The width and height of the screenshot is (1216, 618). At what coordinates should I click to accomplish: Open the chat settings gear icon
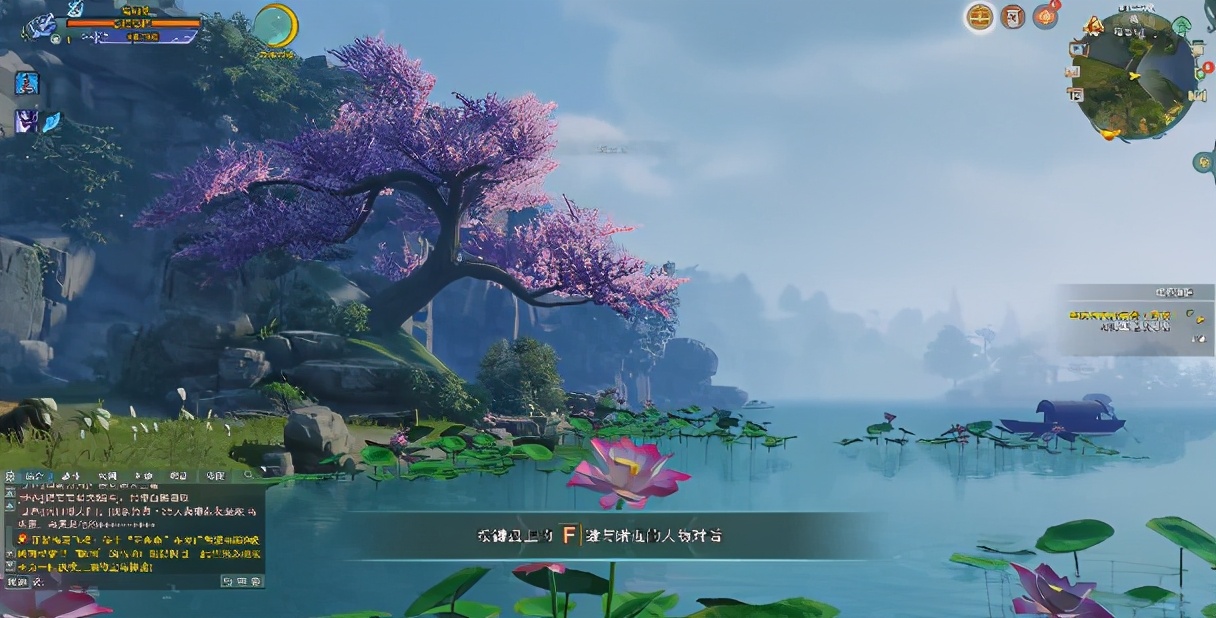(9, 476)
